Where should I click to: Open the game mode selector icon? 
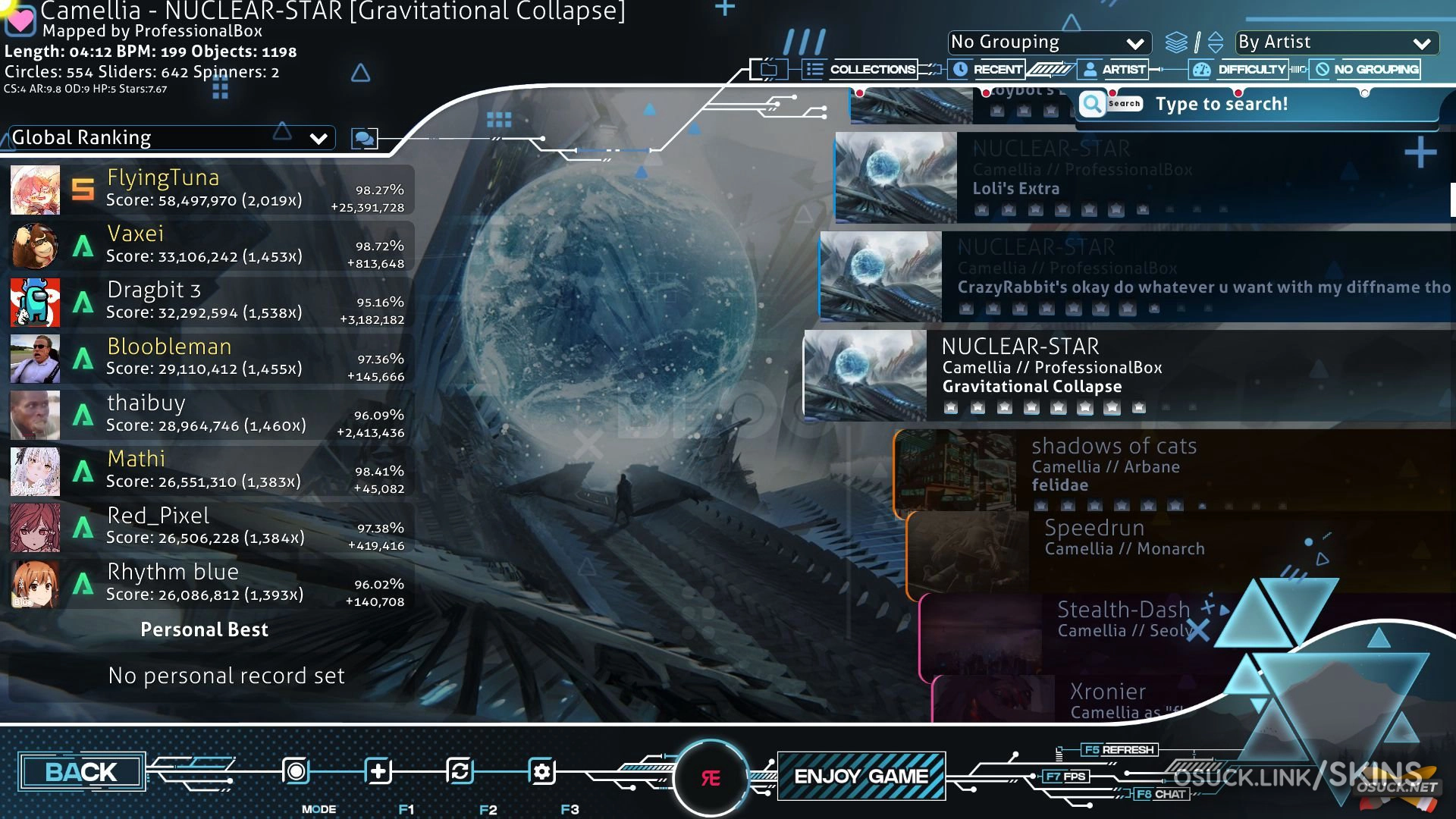(x=297, y=772)
